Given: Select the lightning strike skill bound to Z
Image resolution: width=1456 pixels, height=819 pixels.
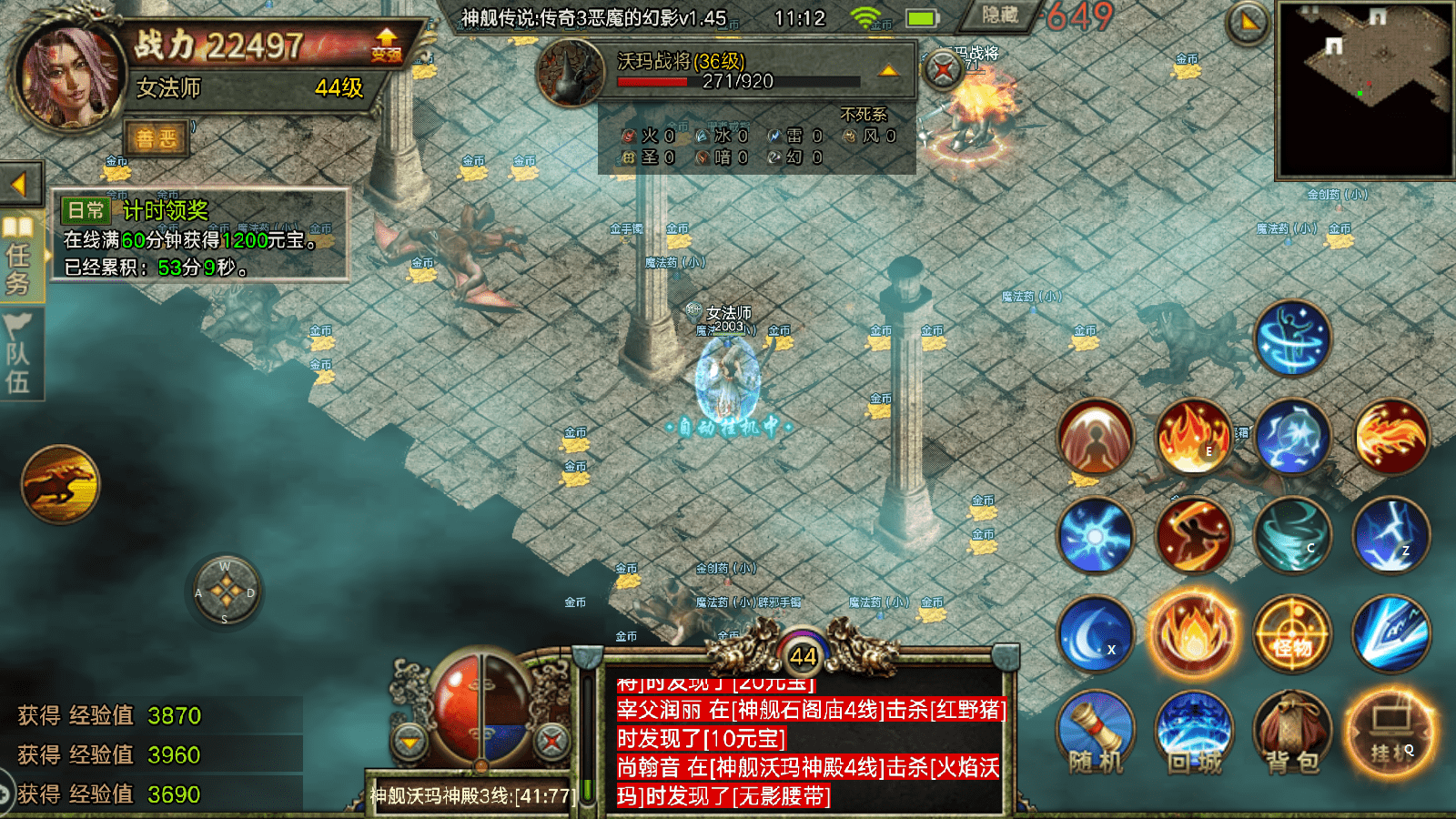Looking at the screenshot, I should tap(1390, 536).
